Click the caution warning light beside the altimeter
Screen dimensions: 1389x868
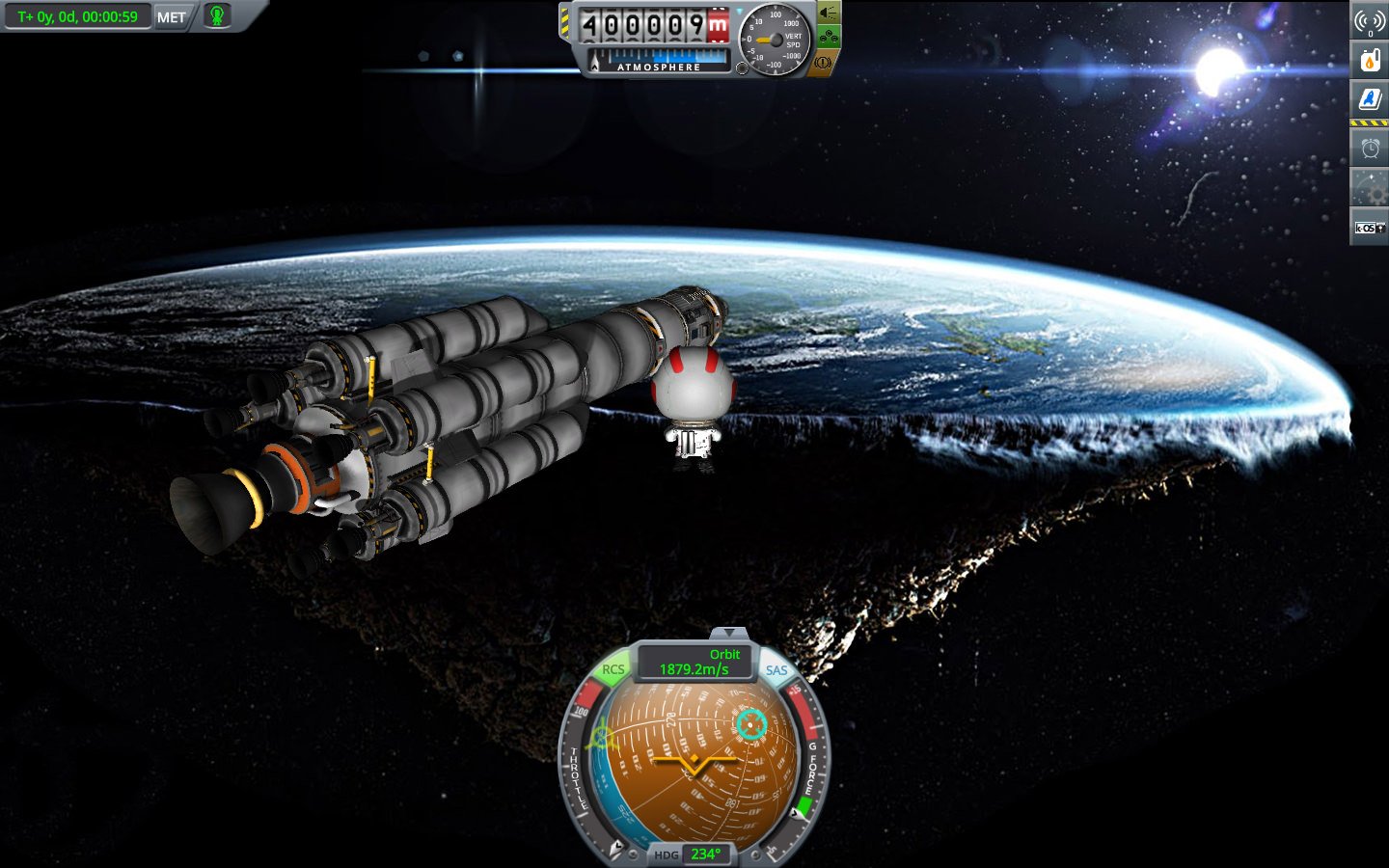click(823, 60)
